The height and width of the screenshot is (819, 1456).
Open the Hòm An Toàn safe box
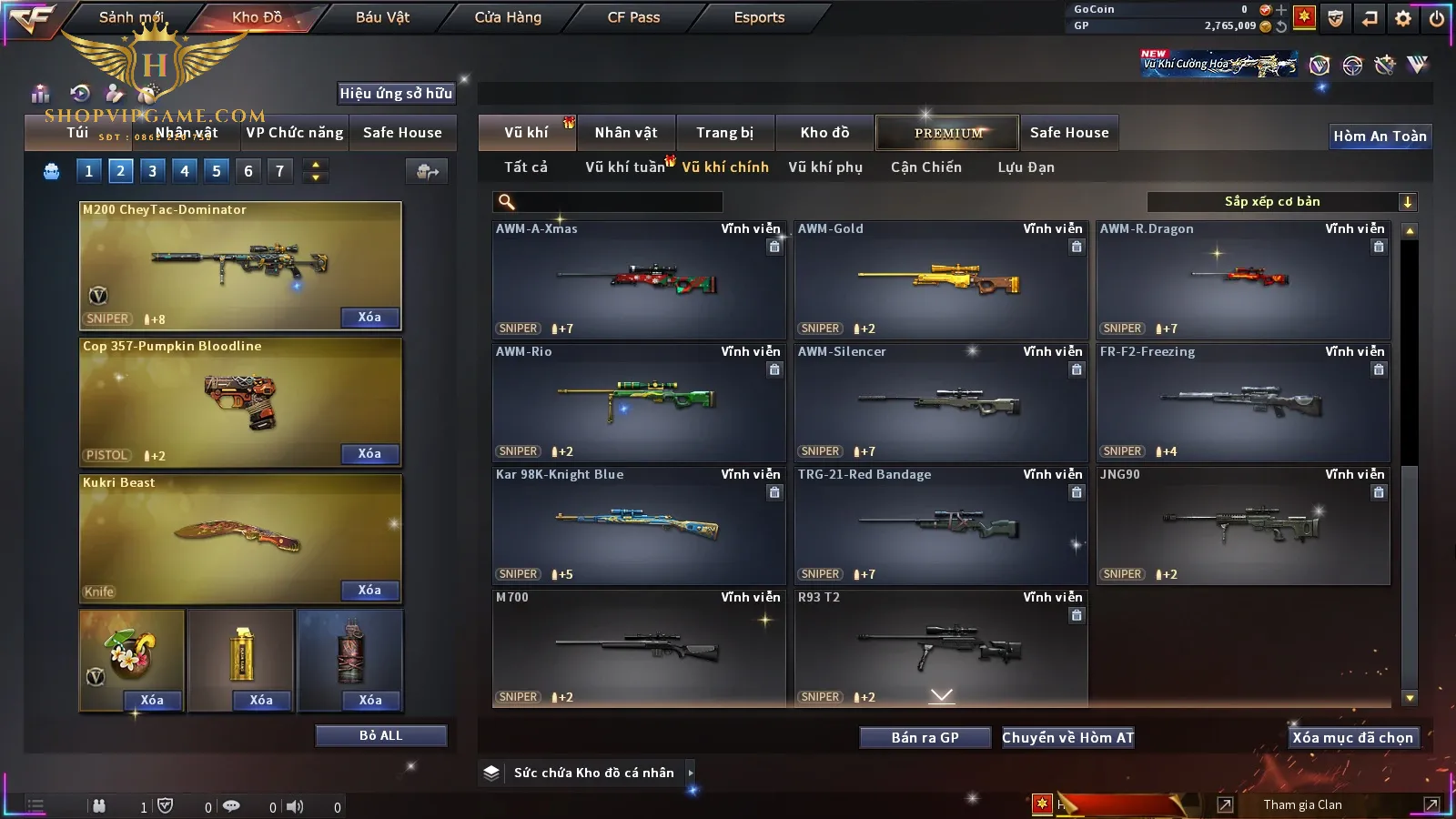tap(1380, 136)
